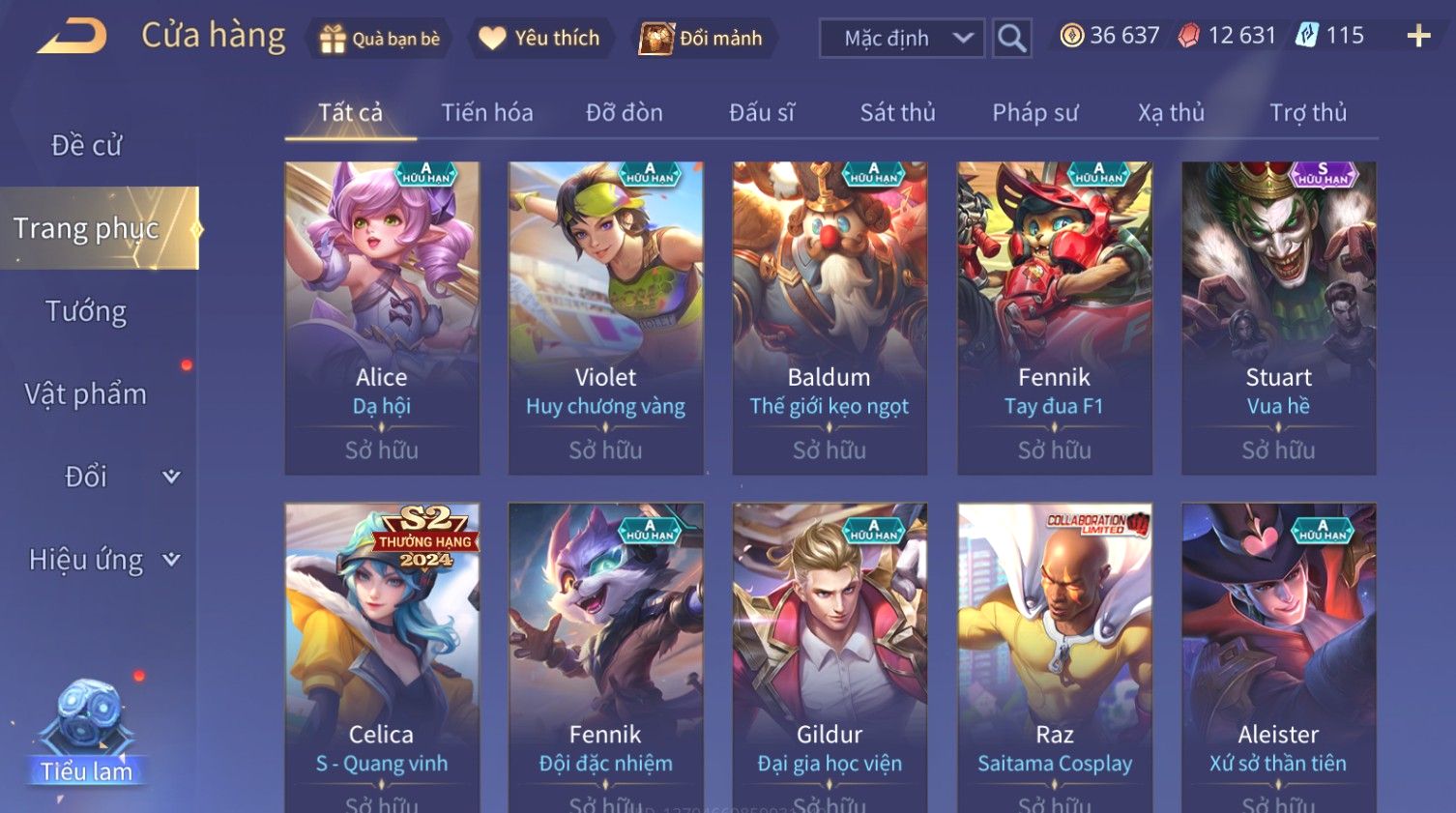Image resolution: width=1456 pixels, height=813 pixels.
Task: Open the Đổi mảnh exchange
Action: (702, 39)
